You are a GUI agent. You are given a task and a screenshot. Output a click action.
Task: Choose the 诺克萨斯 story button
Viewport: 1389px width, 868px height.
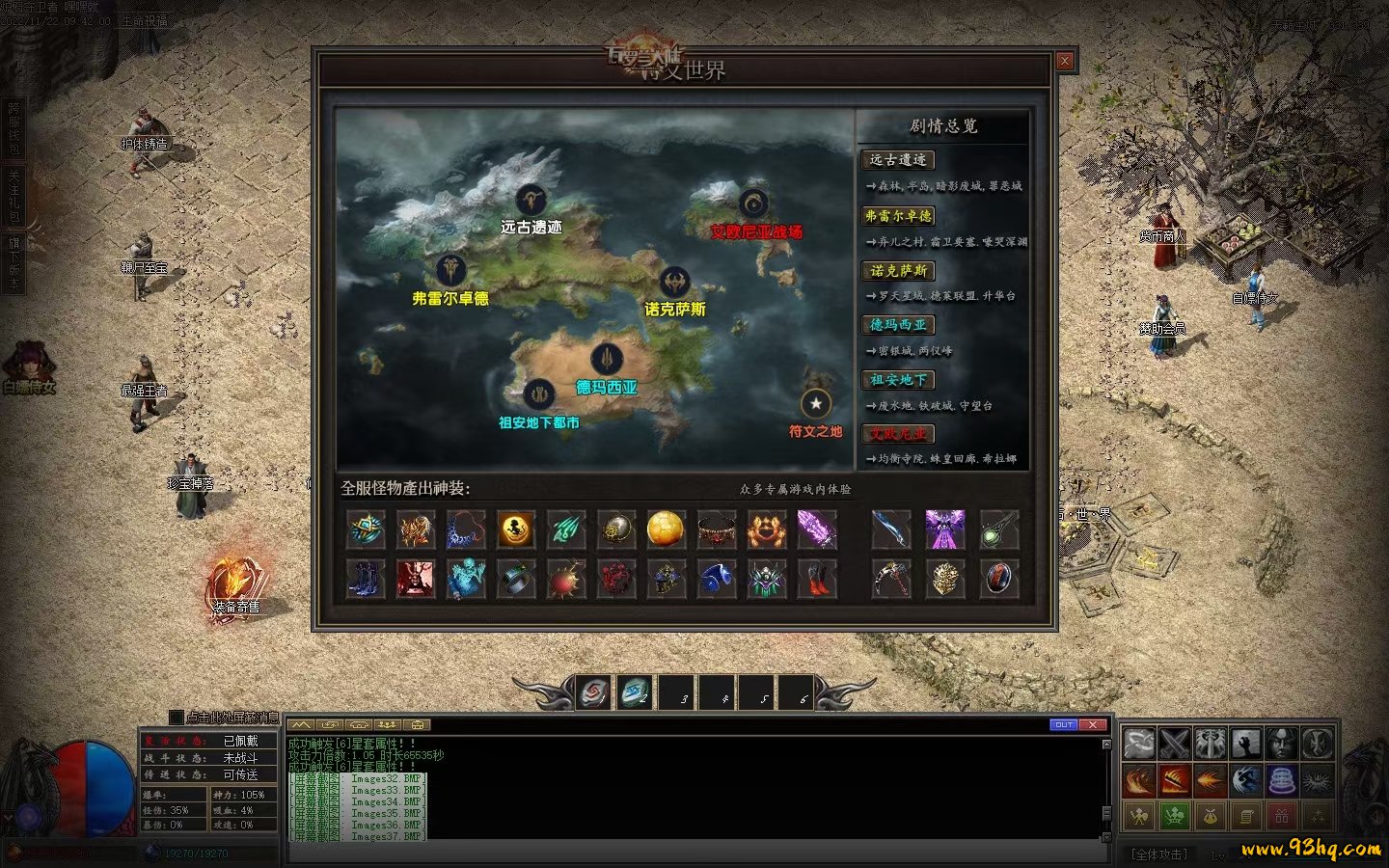point(897,271)
